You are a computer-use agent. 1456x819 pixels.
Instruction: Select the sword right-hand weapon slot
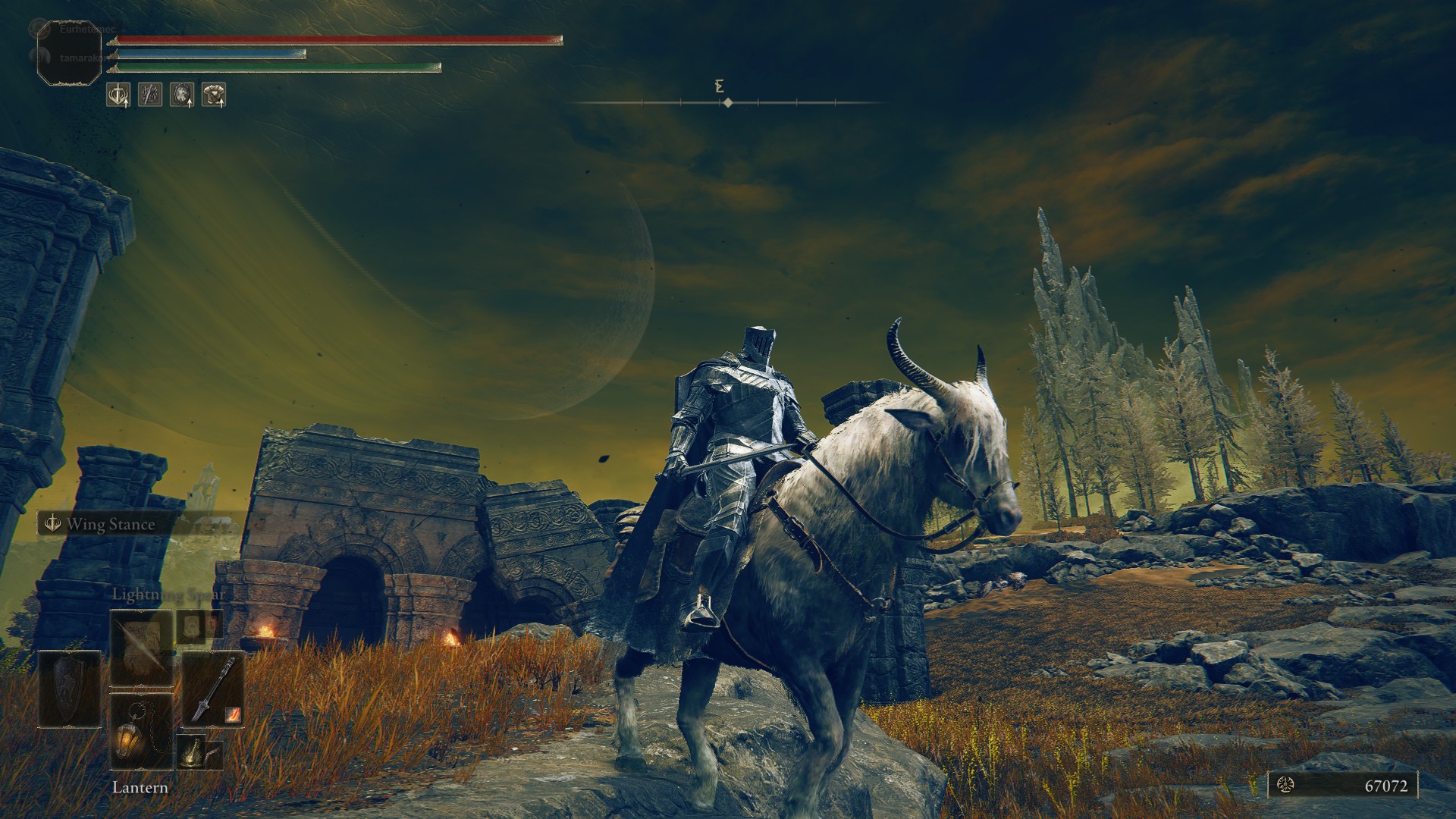[x=213, y=689]
